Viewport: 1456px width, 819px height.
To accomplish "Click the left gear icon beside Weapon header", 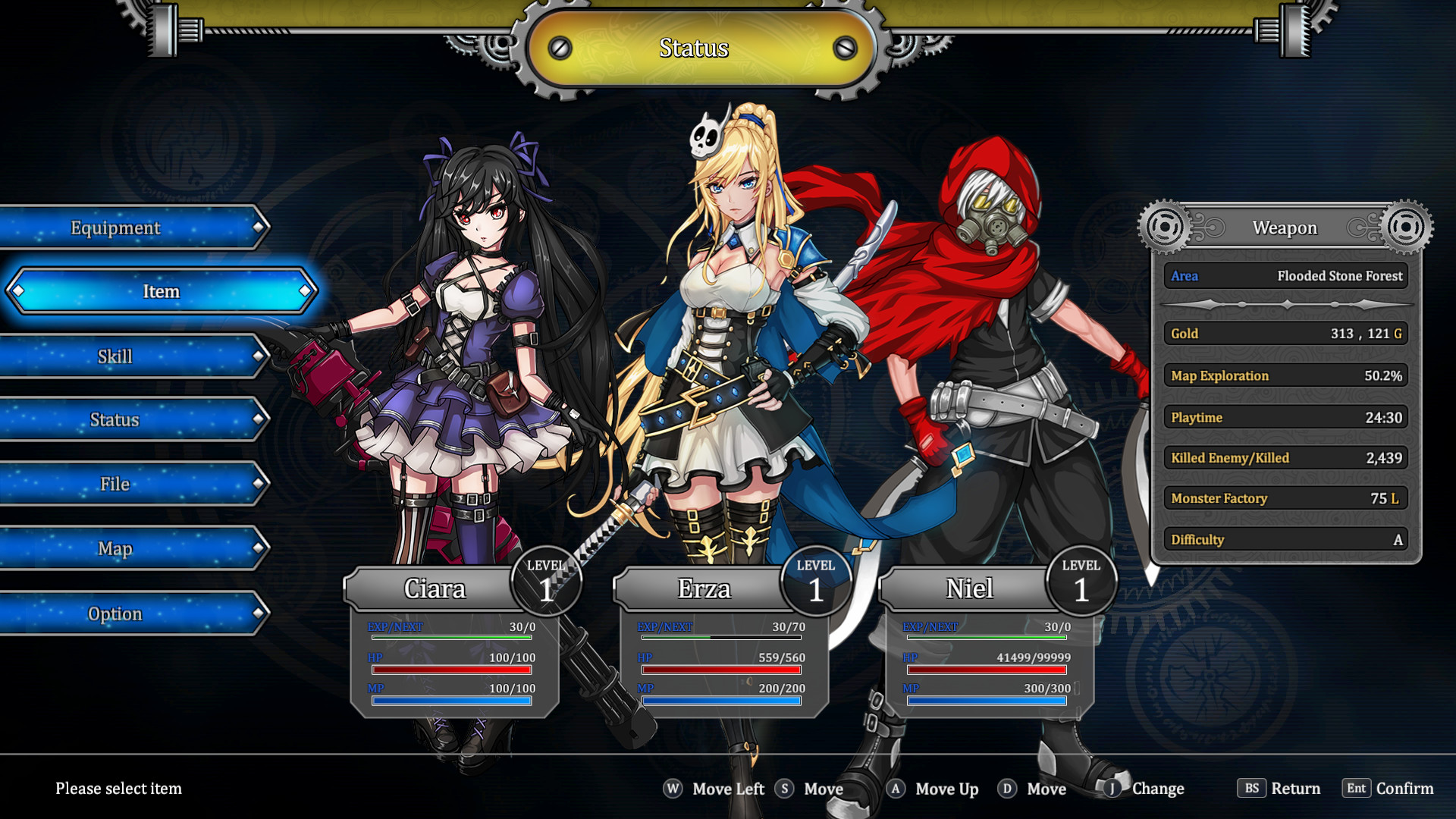I will point(1166,226).
